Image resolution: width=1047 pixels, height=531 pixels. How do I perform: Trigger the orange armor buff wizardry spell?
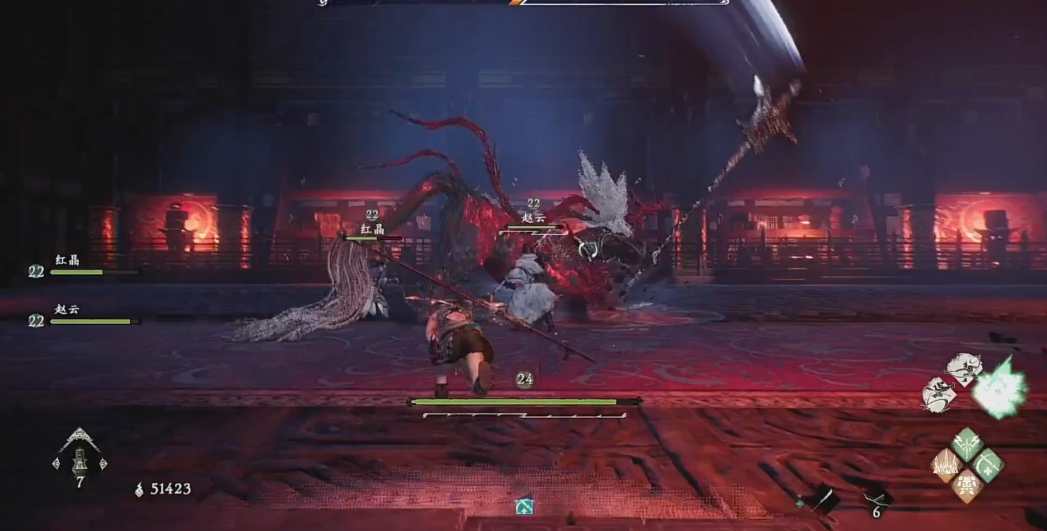click(967, 485)
